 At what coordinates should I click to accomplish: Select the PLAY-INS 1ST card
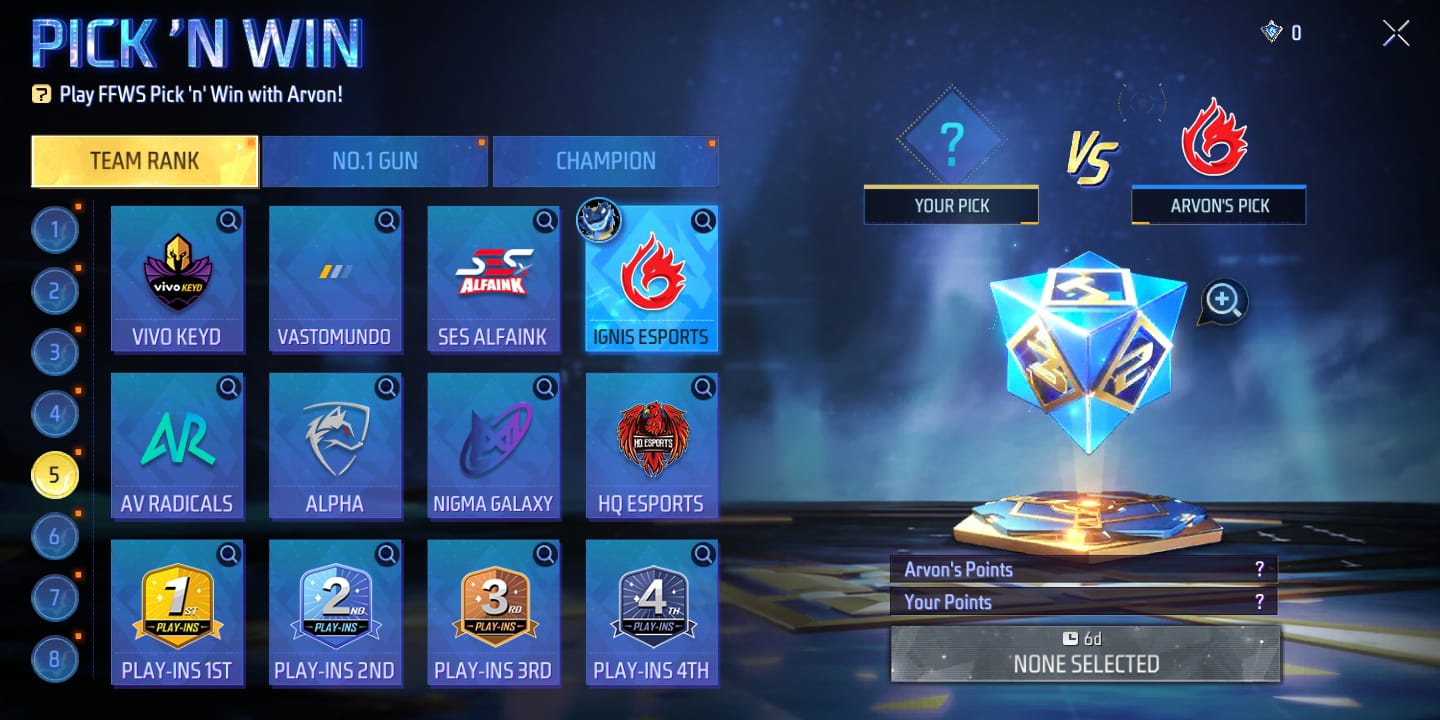[177, 612]
